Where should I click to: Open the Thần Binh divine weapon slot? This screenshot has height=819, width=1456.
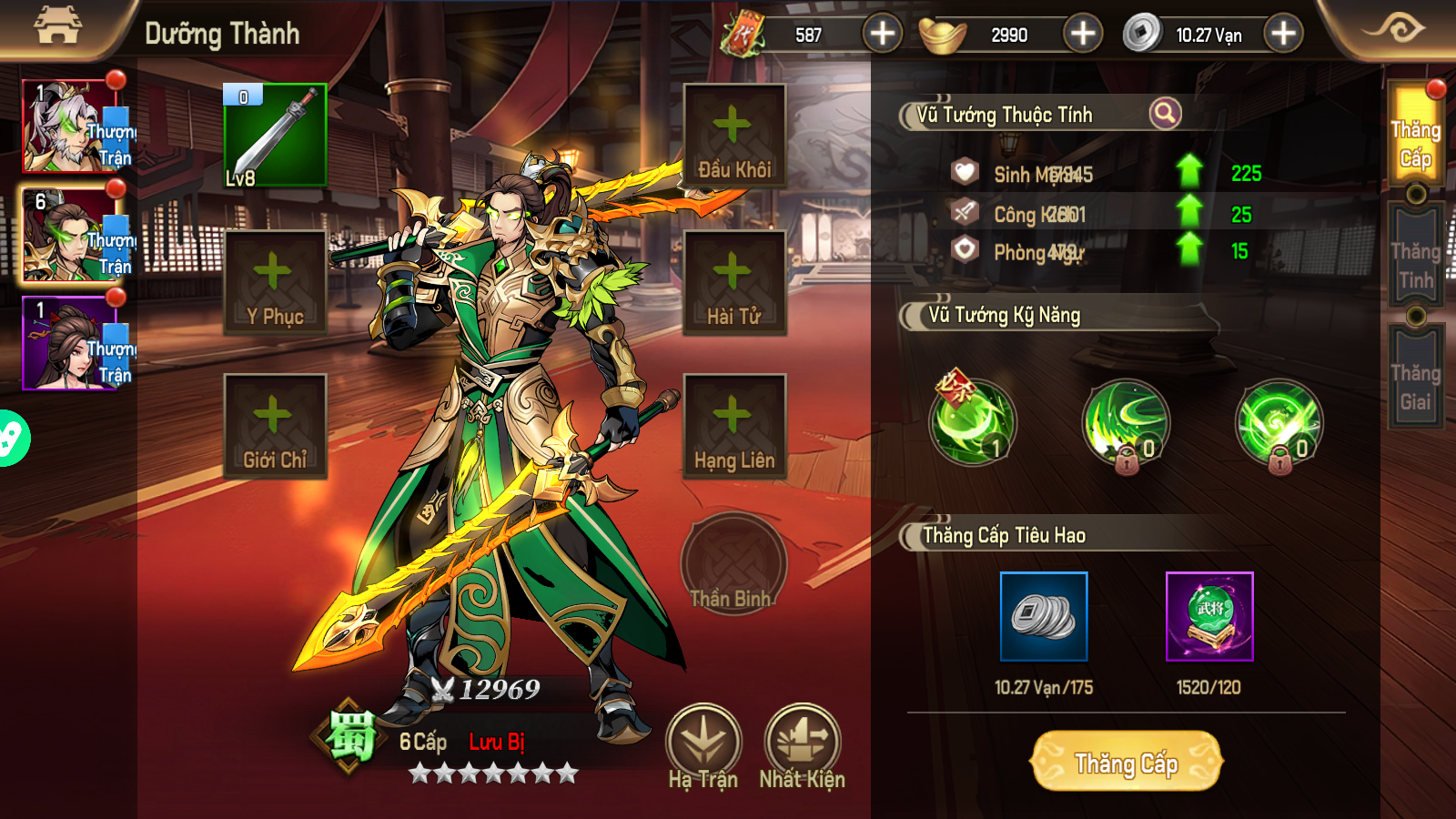coord(733,564)
